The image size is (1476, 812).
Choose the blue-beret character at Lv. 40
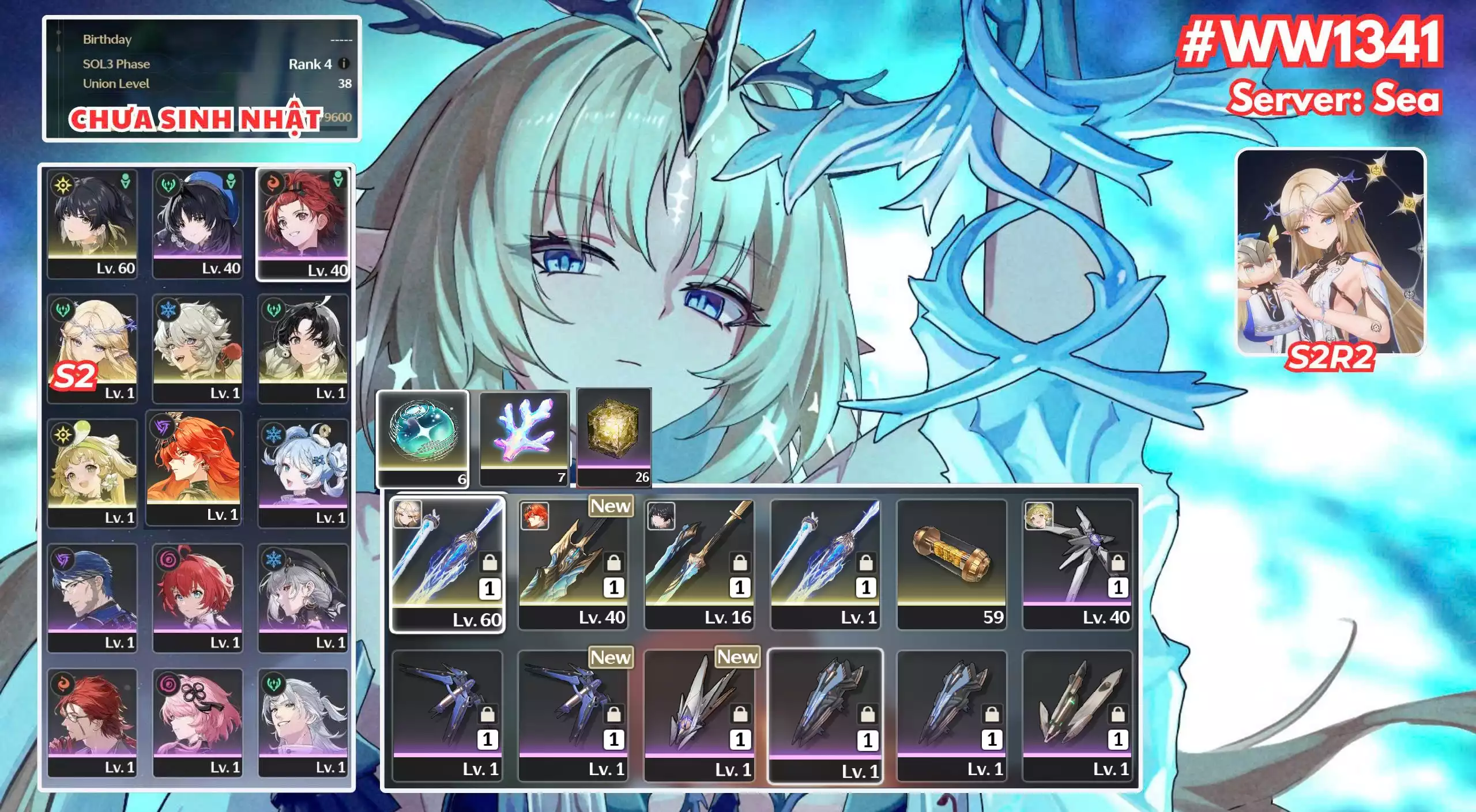pyautogui.click(x=198, y=224)
